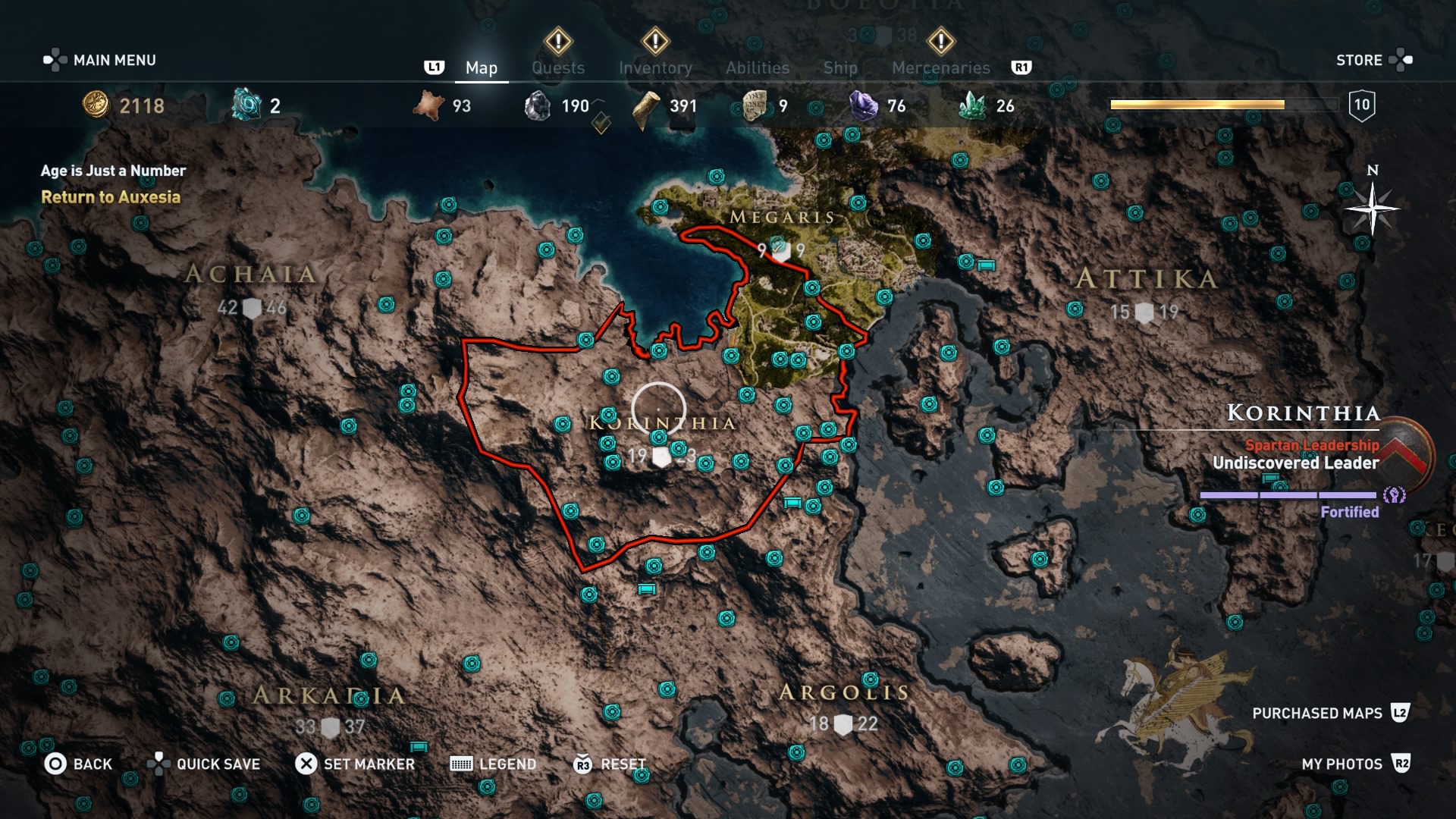1456x819 pixels.
Task: Select the Megaris region label
Action: (782, 218)
